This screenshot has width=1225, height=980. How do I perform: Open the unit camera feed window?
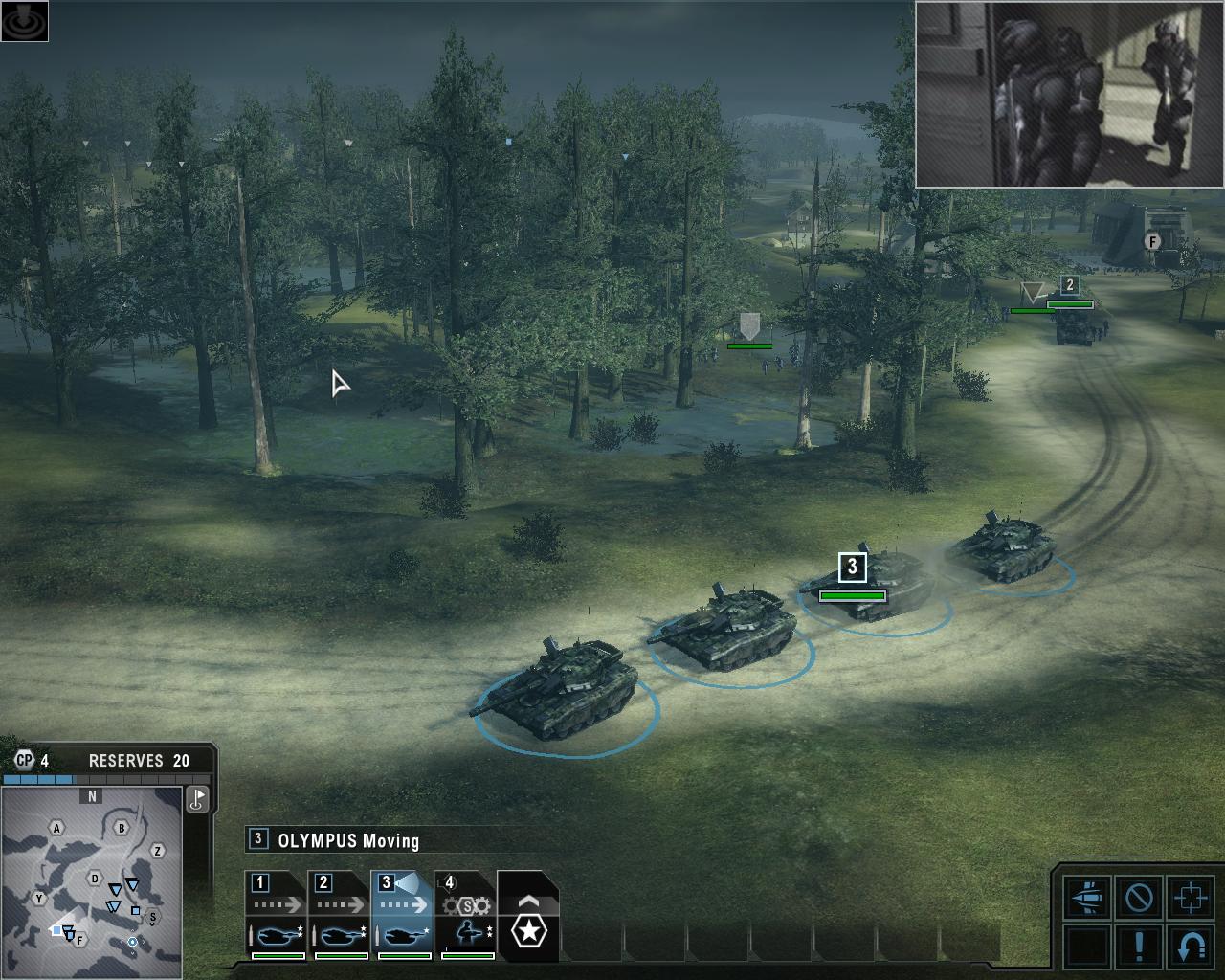point(1069,94)
